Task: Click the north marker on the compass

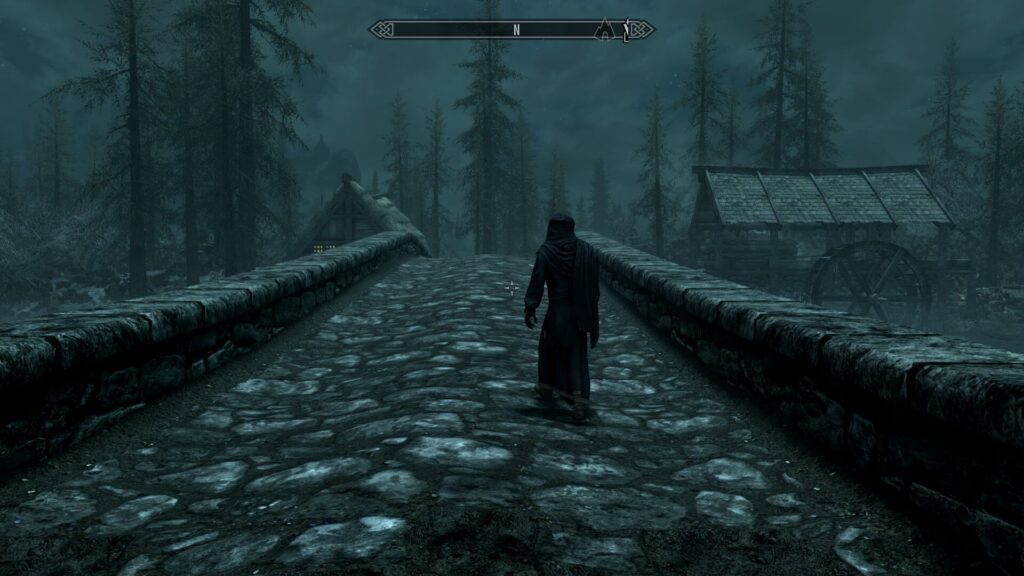Action: [x=516, y=30]
